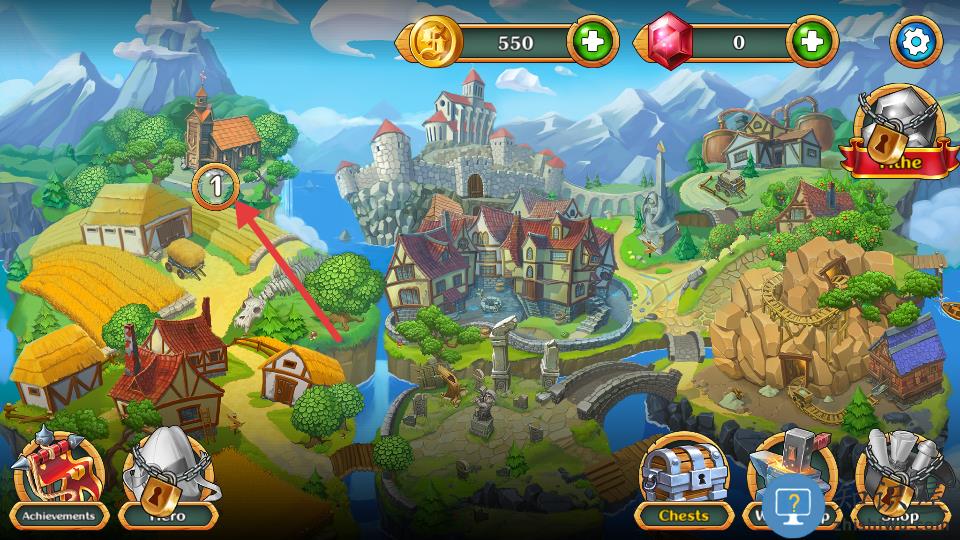The width and height of the screenshot is (960, 540).
Task: Select level 1 marker on the map
Action: click(x=217, y=185)
